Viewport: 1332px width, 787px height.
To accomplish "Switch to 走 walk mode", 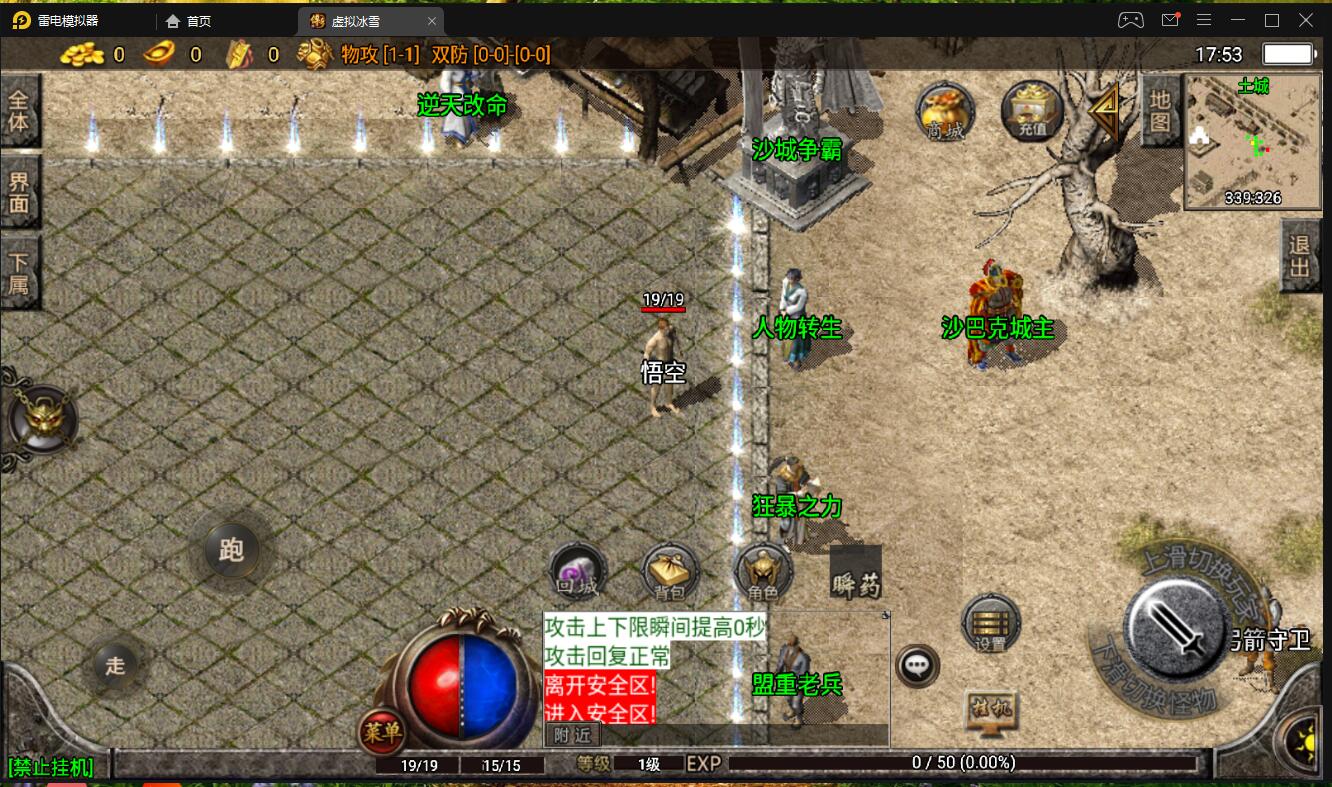I will pos(116,665).
